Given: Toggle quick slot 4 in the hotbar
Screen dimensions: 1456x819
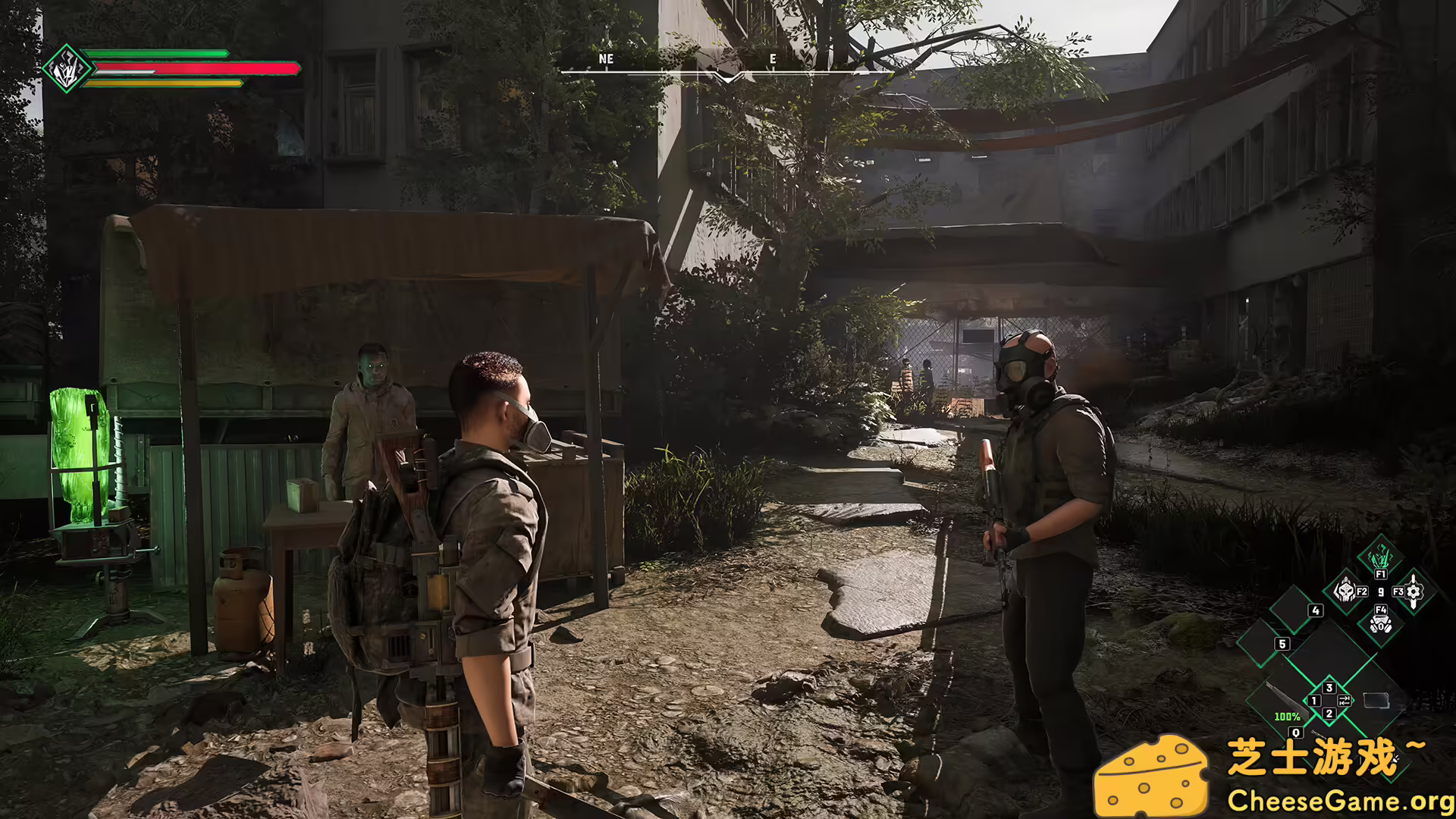Looking at the screenshot, I should tap(1315, 610).
